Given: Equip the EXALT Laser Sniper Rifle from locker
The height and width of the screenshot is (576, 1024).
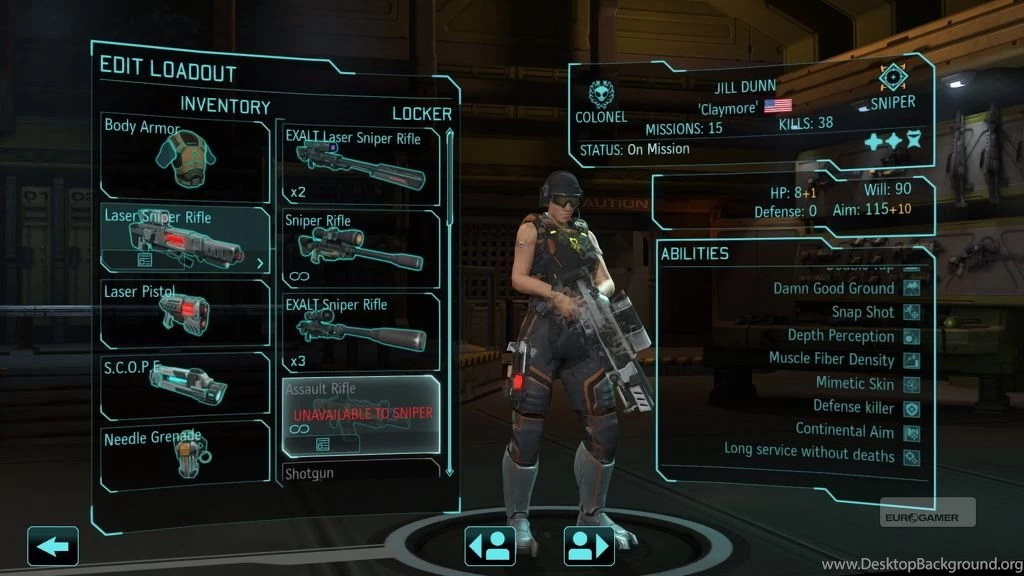Looking at the screenshot, I should click(x=361, y=165).
